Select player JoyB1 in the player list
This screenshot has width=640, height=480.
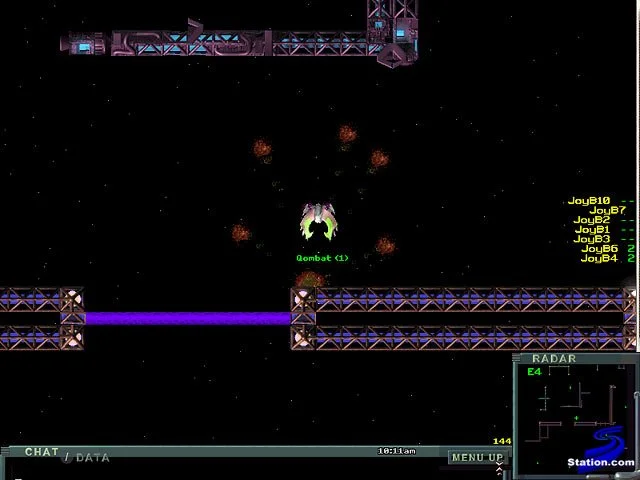pyautogui.click(x=592, y=230)
